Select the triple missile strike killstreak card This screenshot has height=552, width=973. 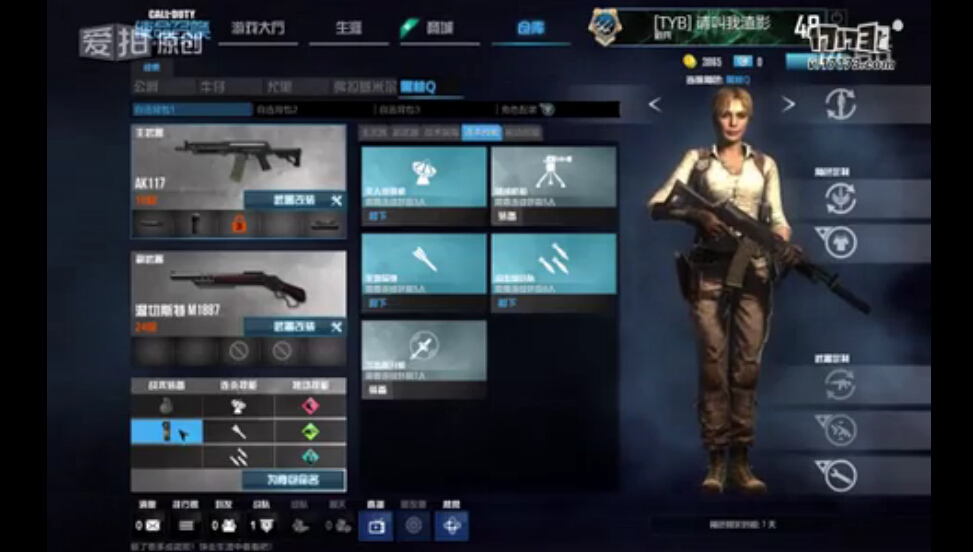(553, 263)
